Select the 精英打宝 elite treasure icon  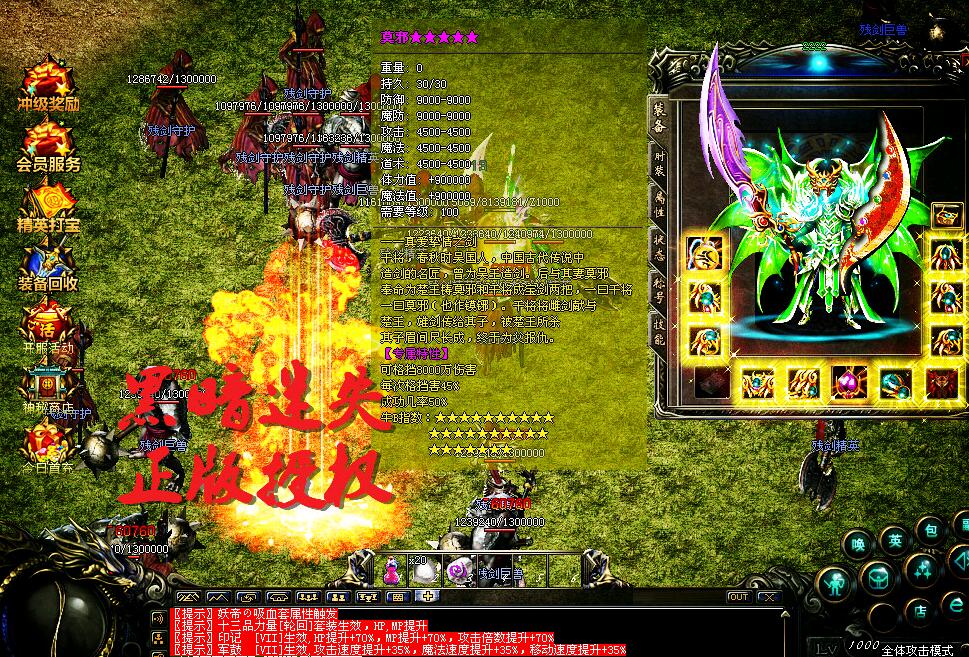pyautogui.click(x=48, y=206)
